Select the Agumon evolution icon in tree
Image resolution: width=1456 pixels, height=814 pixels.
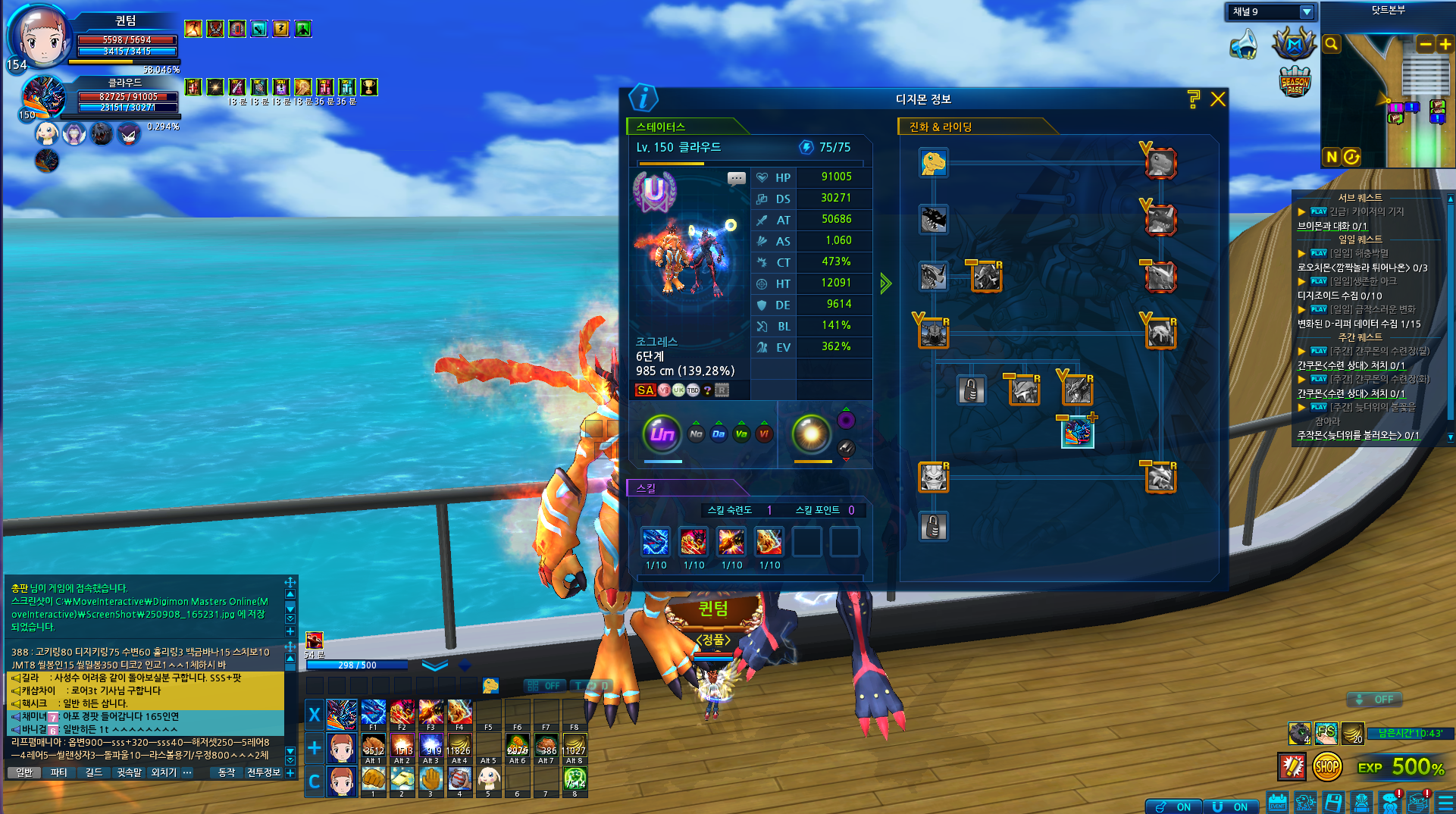tap(934, 163)
